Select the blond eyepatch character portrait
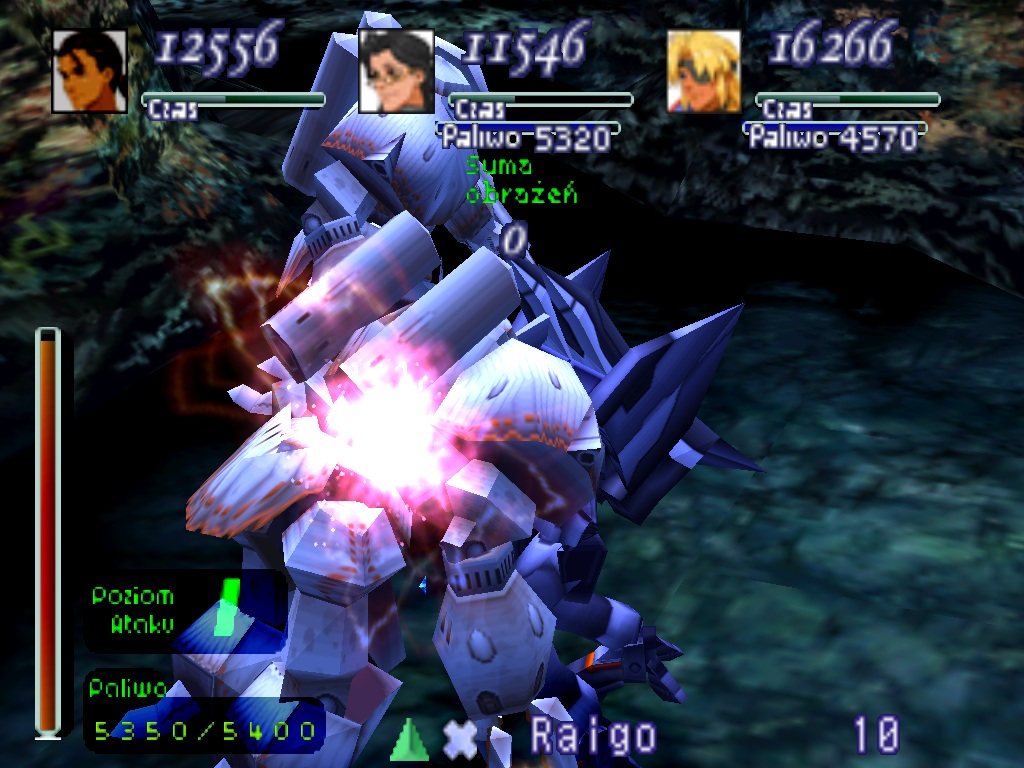Screen dimensions: 1024x768 tap(704, 71)
